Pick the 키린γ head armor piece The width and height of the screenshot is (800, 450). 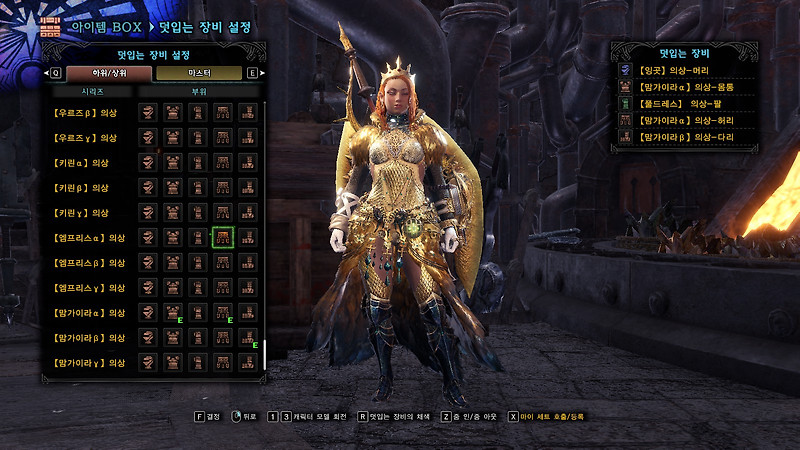coord(148,212)
